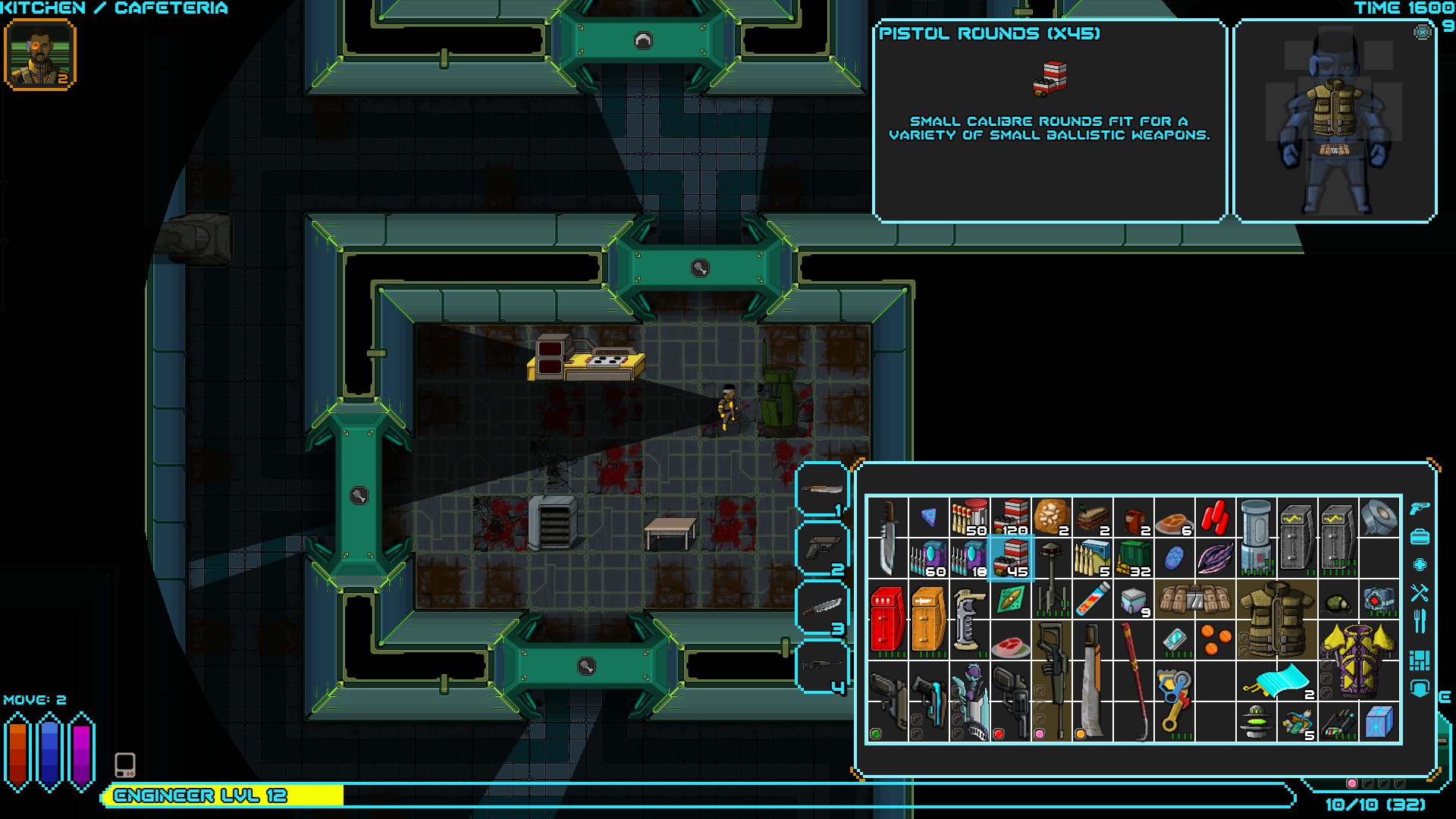Select the pistol weapons filter icon

tap(1420, 510)
